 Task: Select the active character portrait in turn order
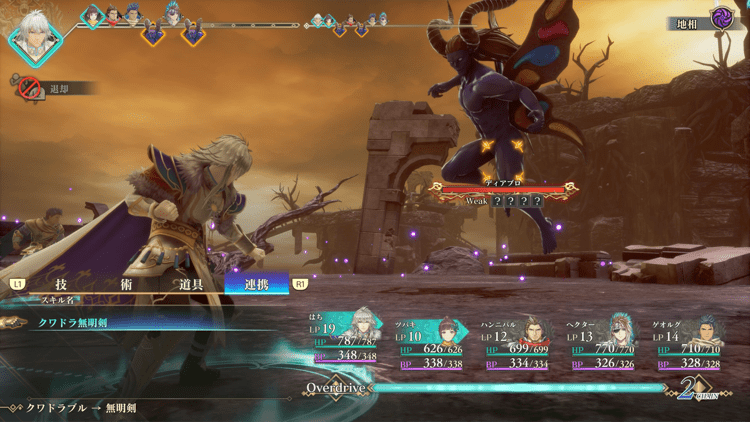coord(35,35)
